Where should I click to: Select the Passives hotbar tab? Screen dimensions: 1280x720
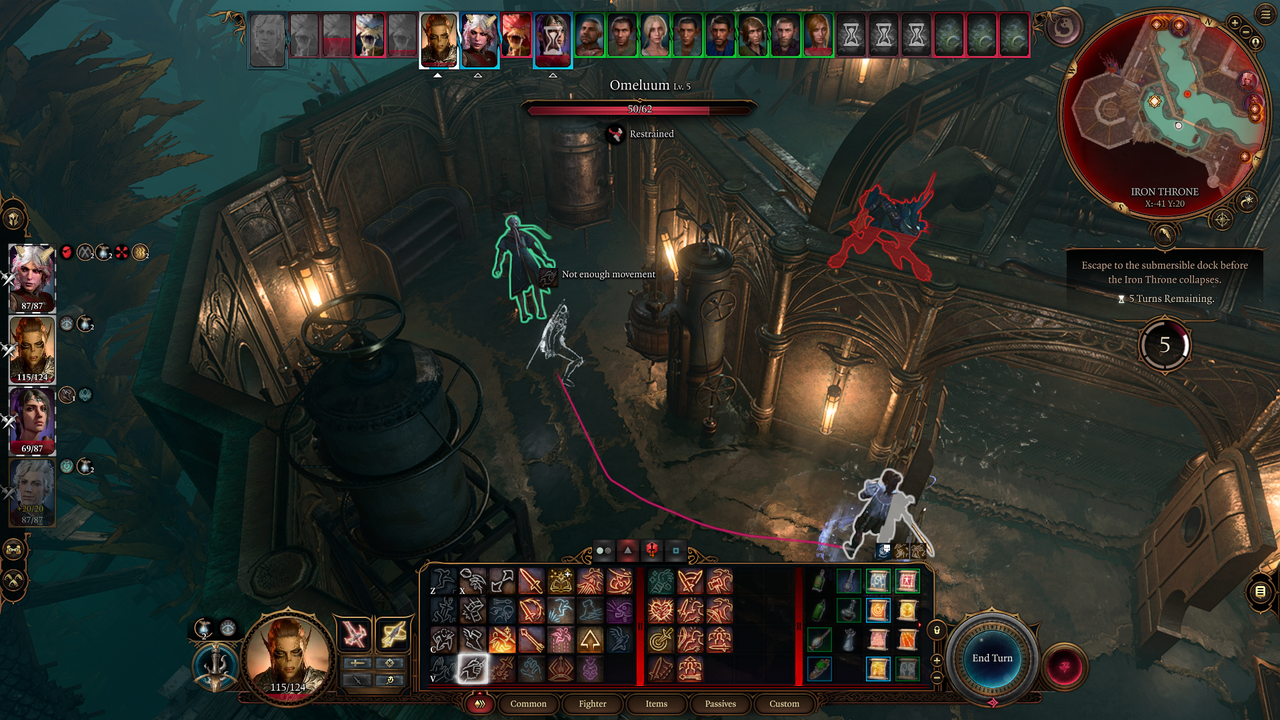720,704
